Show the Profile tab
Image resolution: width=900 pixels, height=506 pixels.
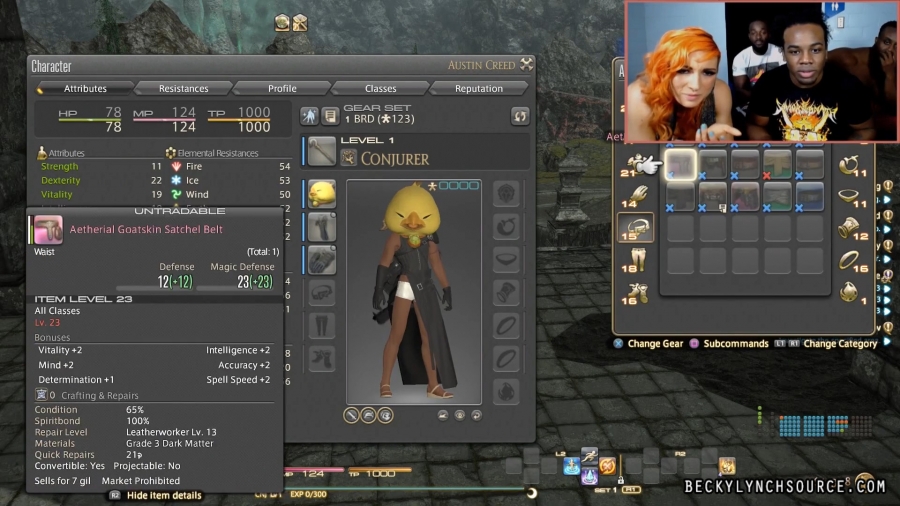(x=282, y=88)
